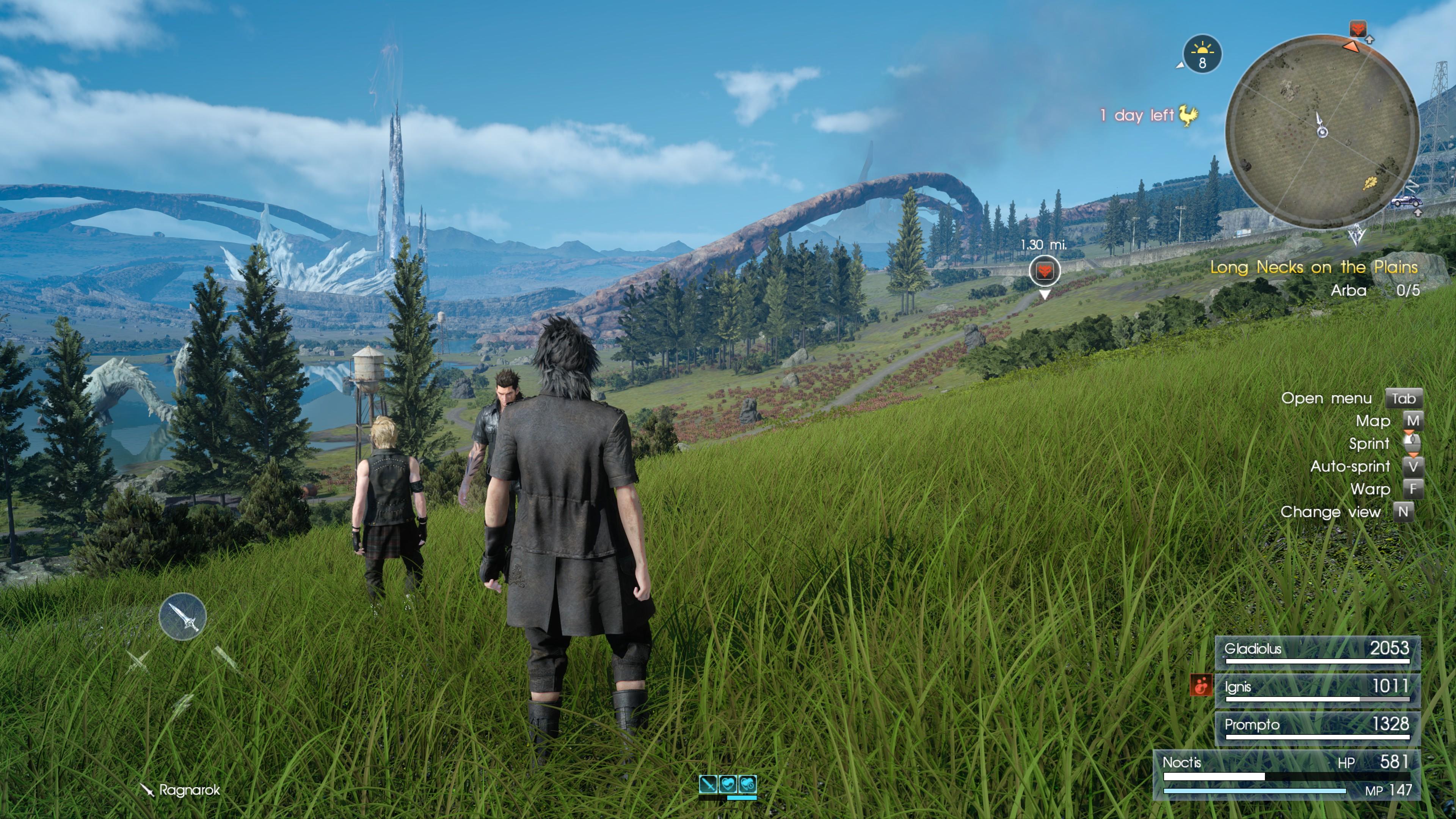The image size is (1456, 819).
Task: Open the Long Necks on the Plains quest tracker
Action: coord(1313,267)
